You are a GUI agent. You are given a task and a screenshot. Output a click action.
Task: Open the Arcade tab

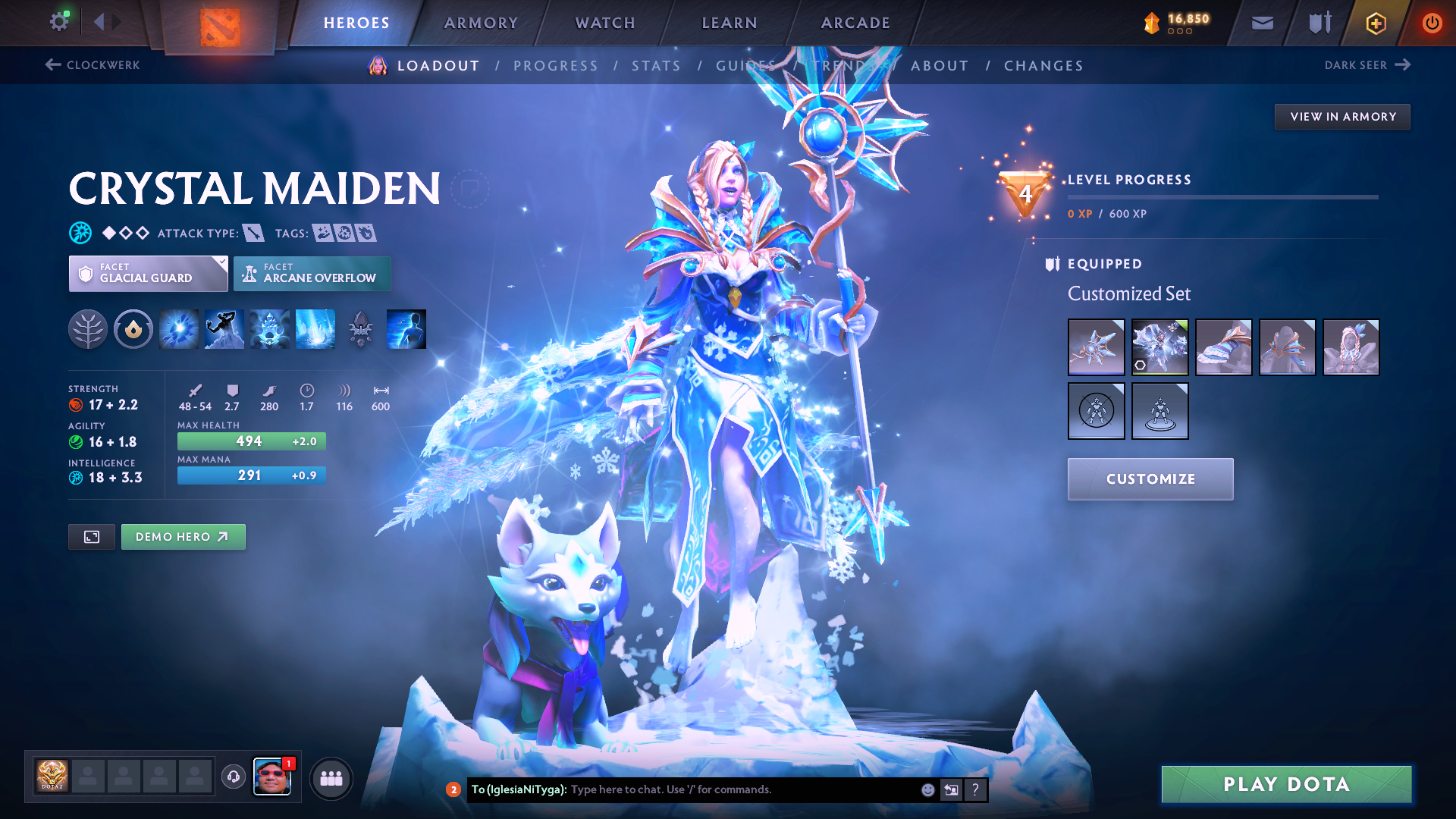pyautogui.click(x=855, y=23)
